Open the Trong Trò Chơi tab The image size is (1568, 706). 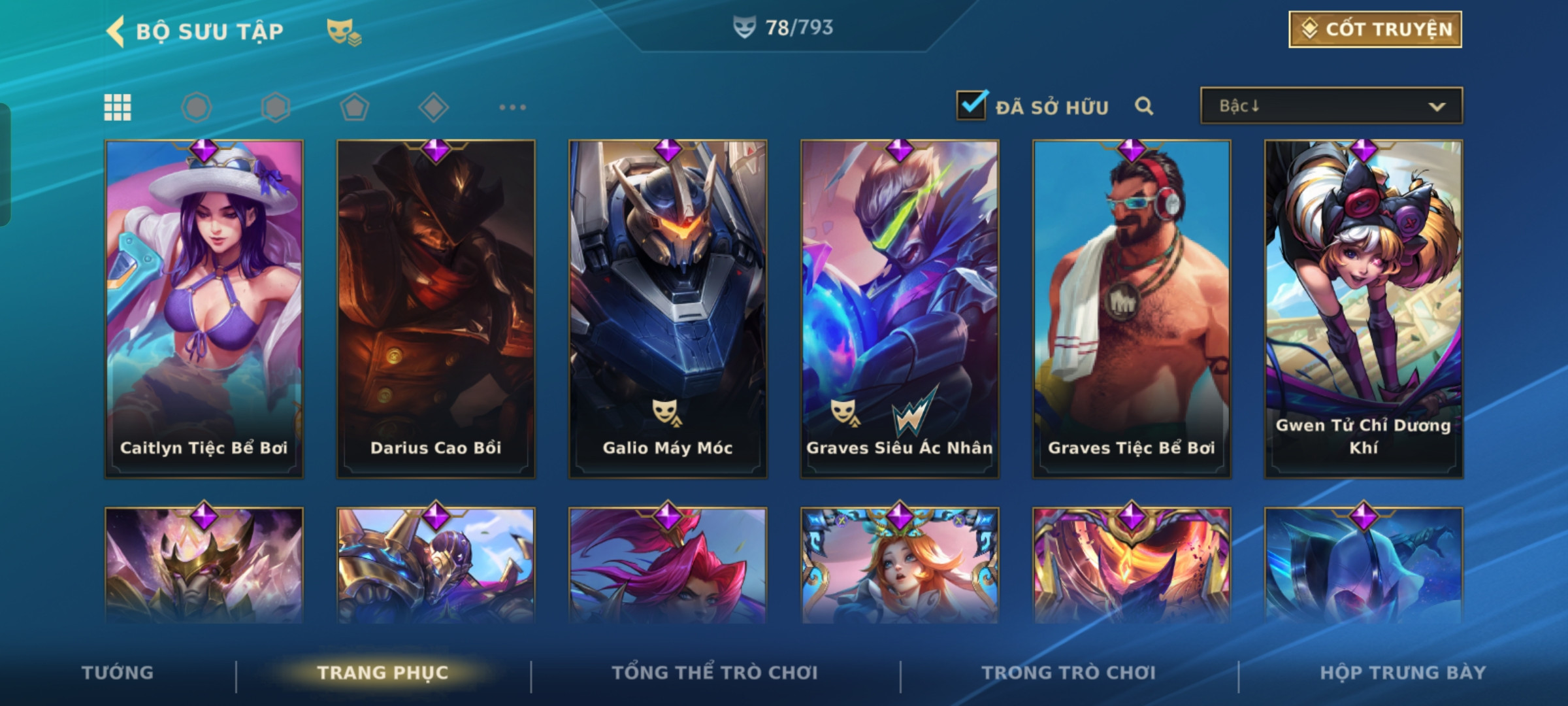coord(1068,673)
